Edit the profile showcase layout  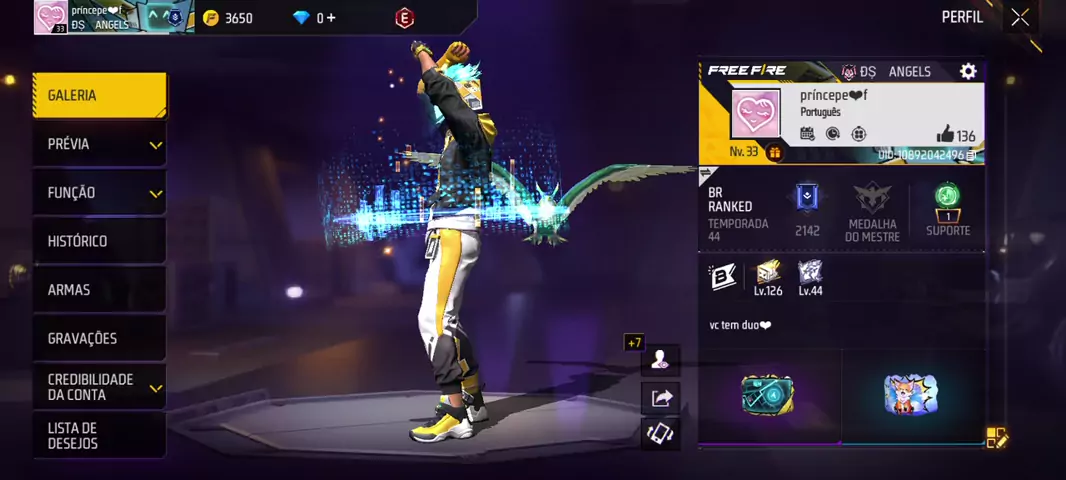996,437
